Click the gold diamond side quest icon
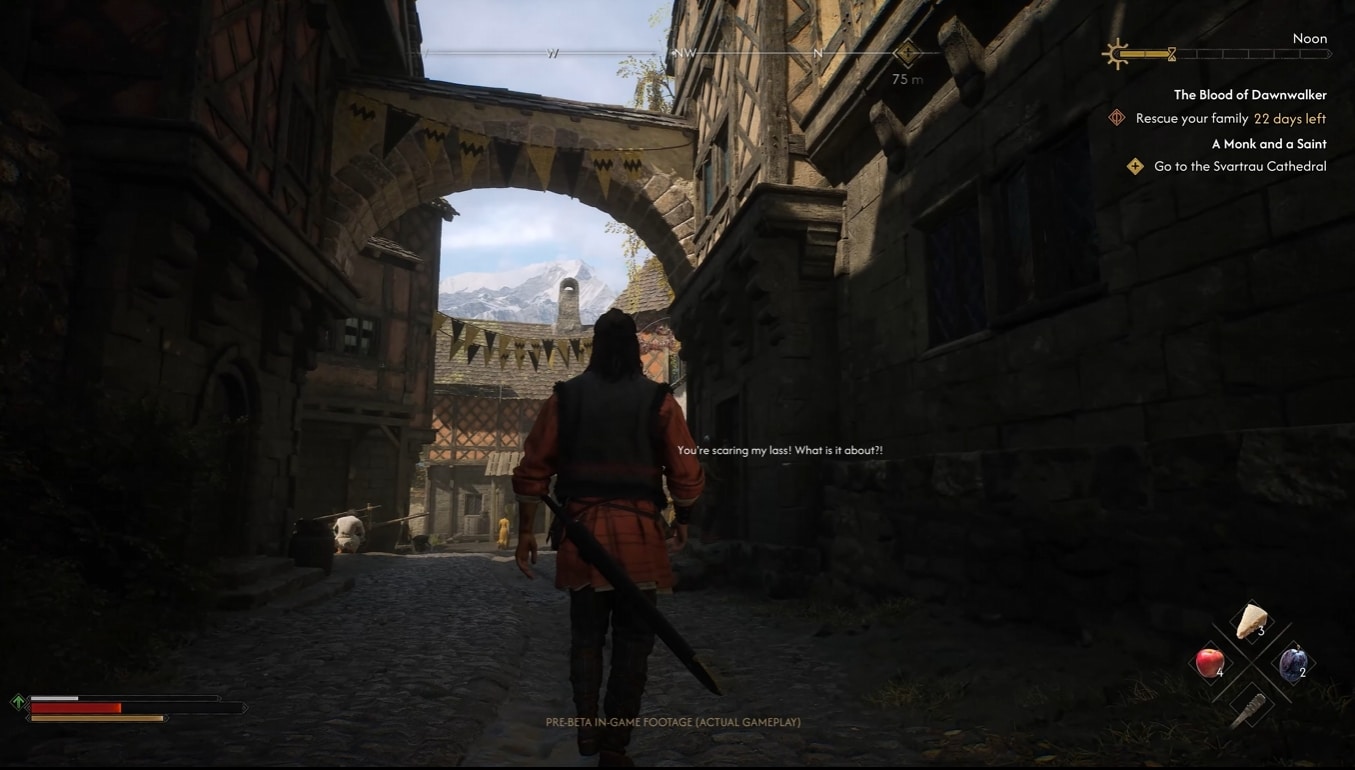This screenshot has height=770, width=1355. tap(1135, 167)
